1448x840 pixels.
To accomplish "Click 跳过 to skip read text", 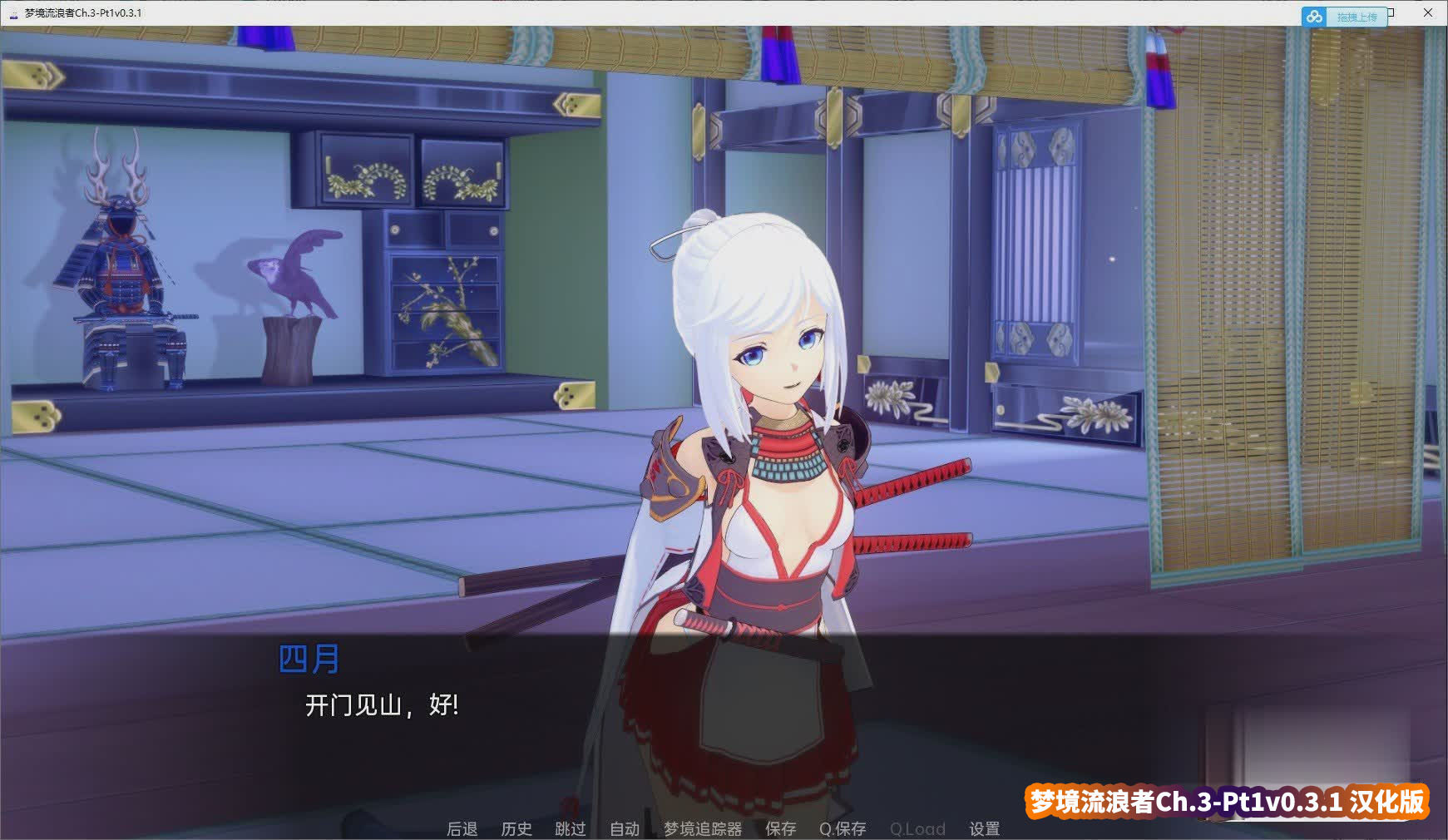I will [570, 828].
